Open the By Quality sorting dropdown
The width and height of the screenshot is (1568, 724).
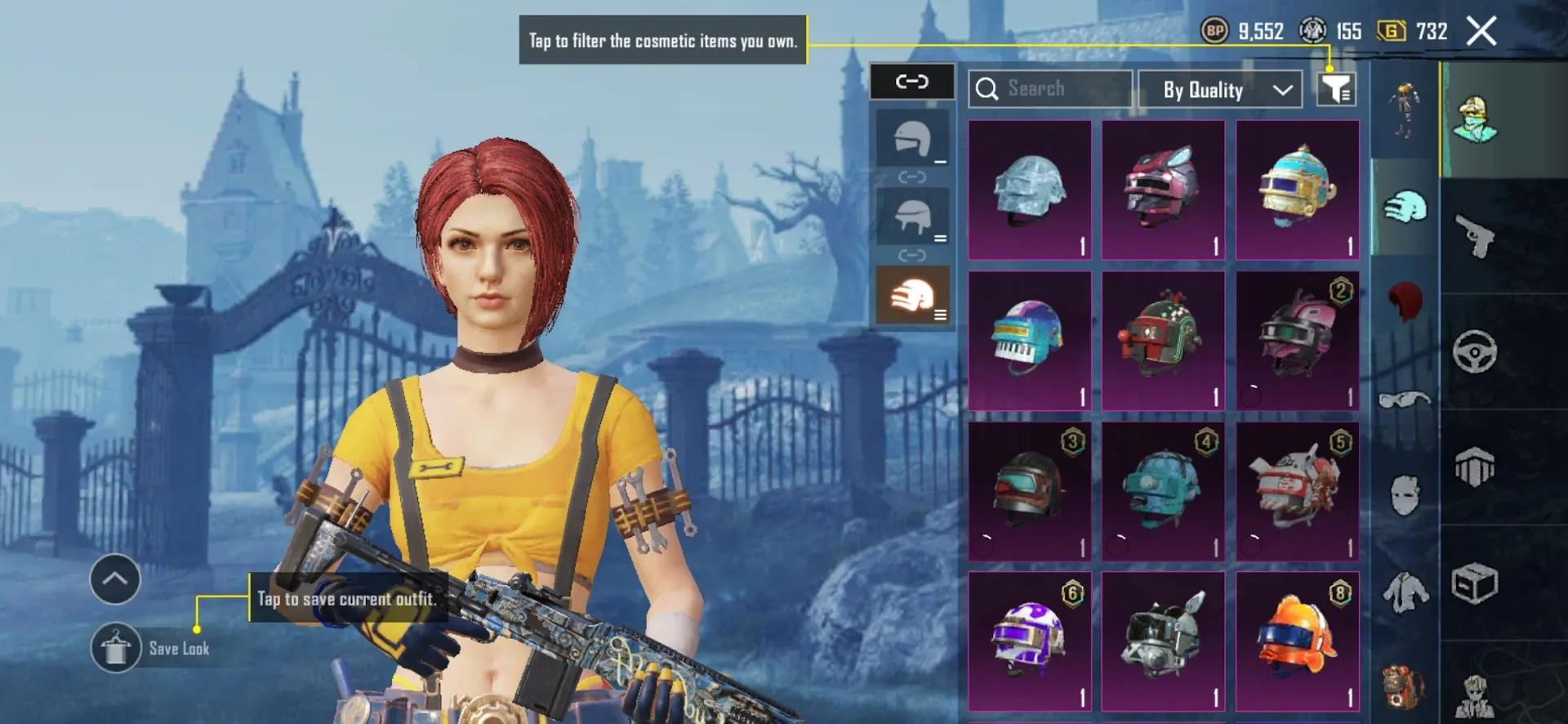click(x=1220, y=90)
